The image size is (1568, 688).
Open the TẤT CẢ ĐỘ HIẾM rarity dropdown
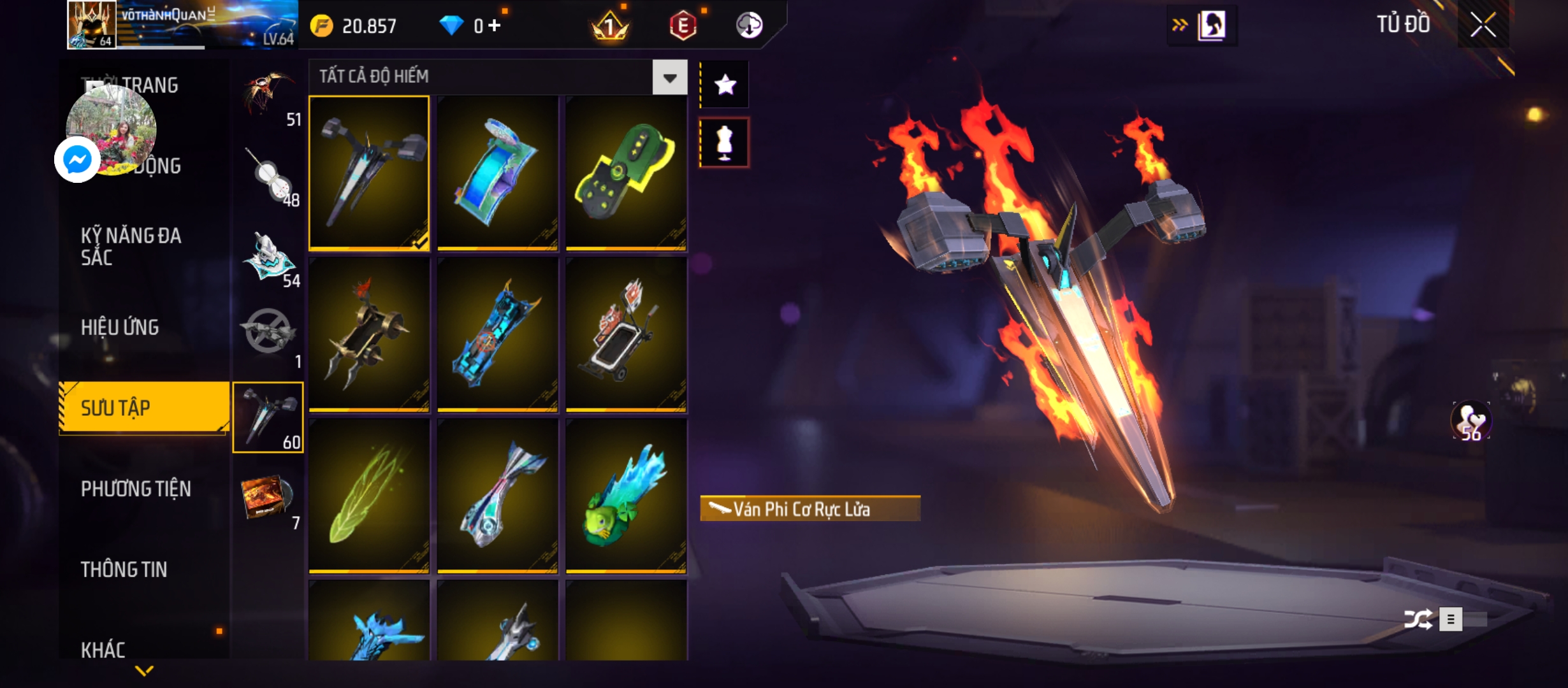pyautogui.click(x=669, y=78)
